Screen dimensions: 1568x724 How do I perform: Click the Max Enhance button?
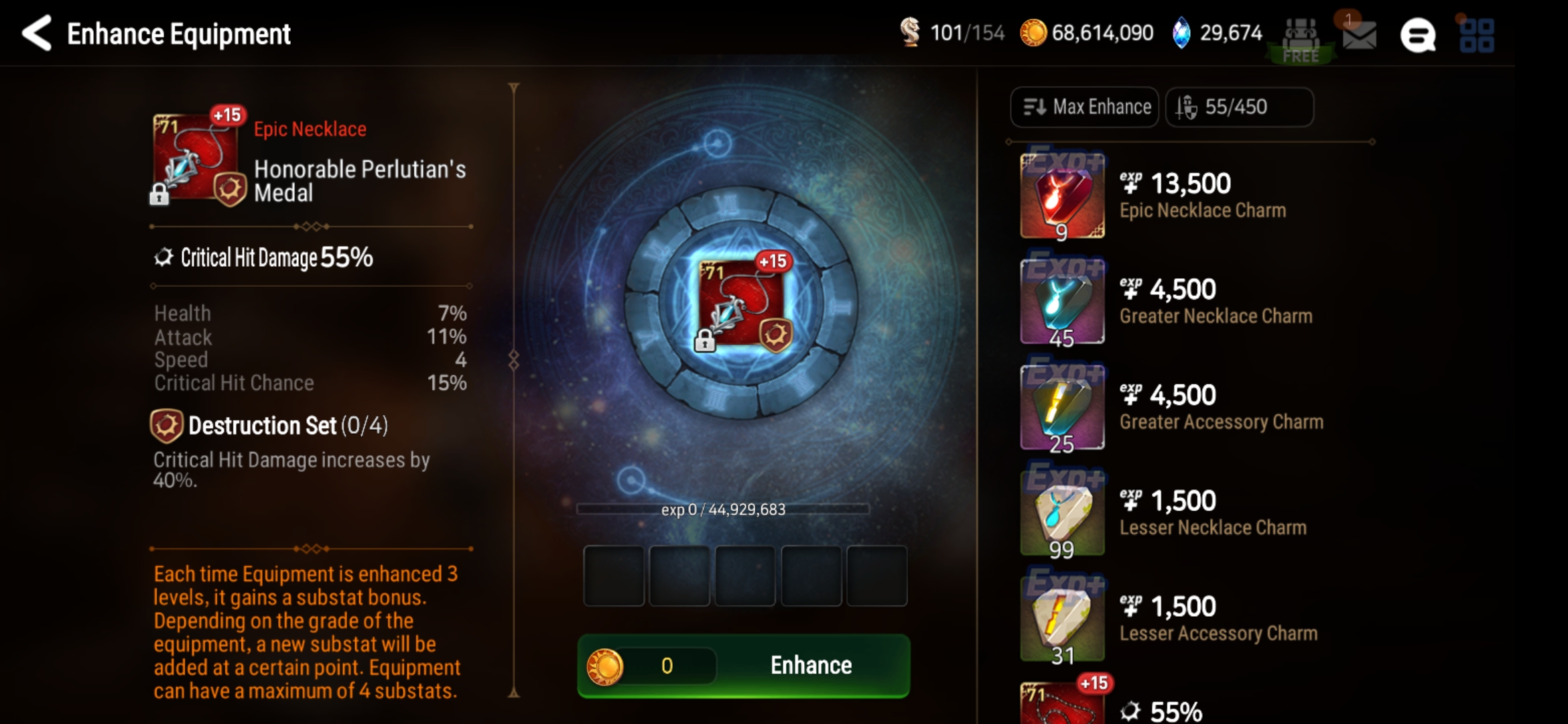pos(1084,107)
